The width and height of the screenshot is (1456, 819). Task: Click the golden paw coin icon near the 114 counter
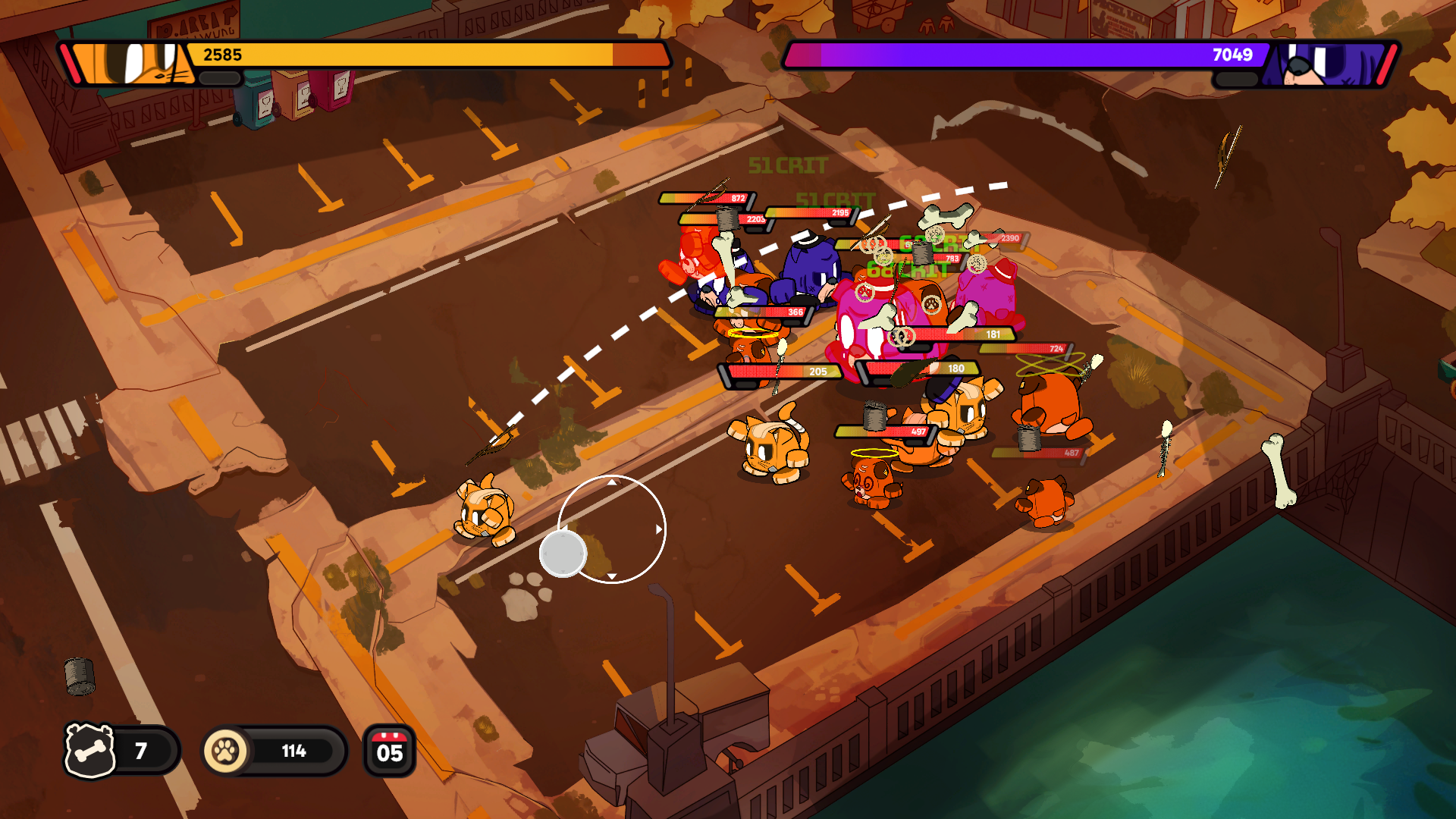pyautogui.click(x=227, y=751)
